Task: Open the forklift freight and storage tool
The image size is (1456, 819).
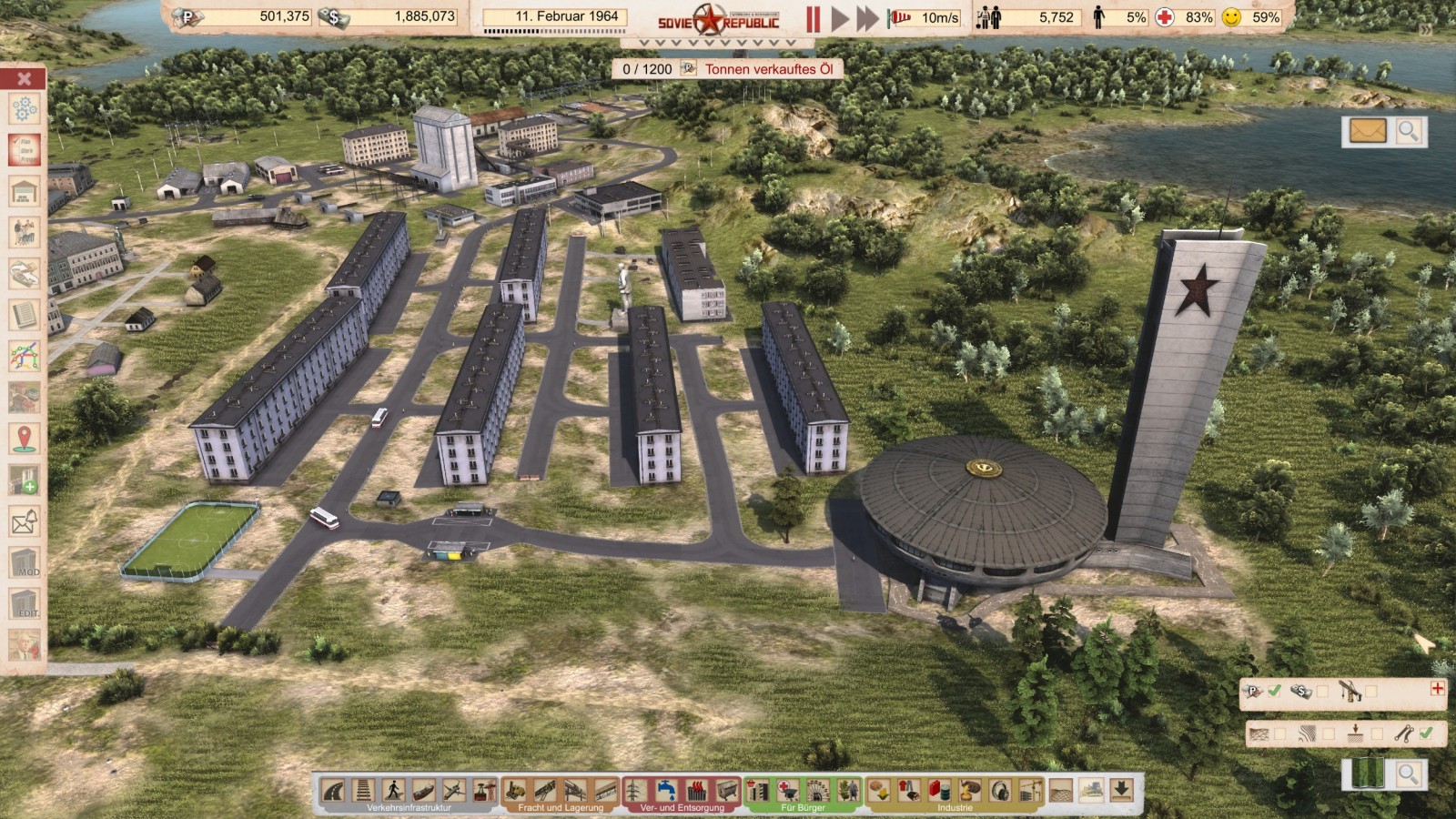Action: pos(515,790)
